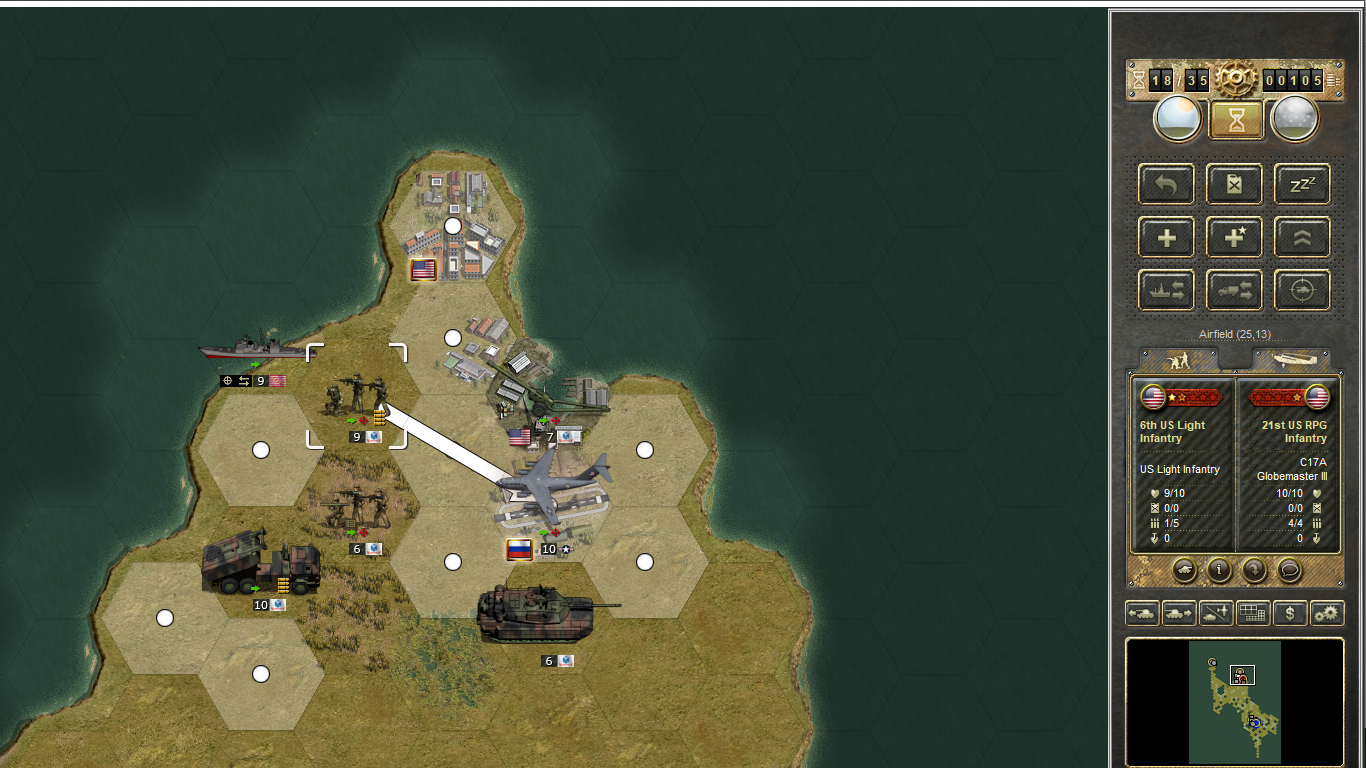1366x768 pixels.
Task: Open the purchase menu dollar button
Action: pos(1290,613)
